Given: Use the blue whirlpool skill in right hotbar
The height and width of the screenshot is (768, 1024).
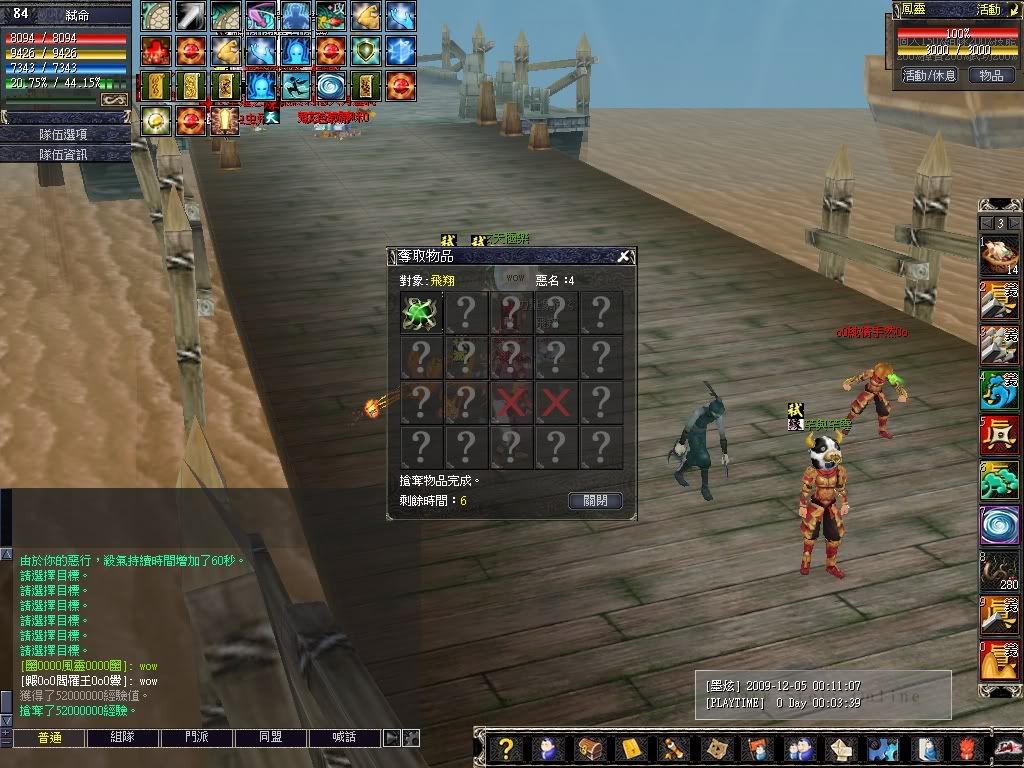Looking at the screenshot, I should pos(999,524).
